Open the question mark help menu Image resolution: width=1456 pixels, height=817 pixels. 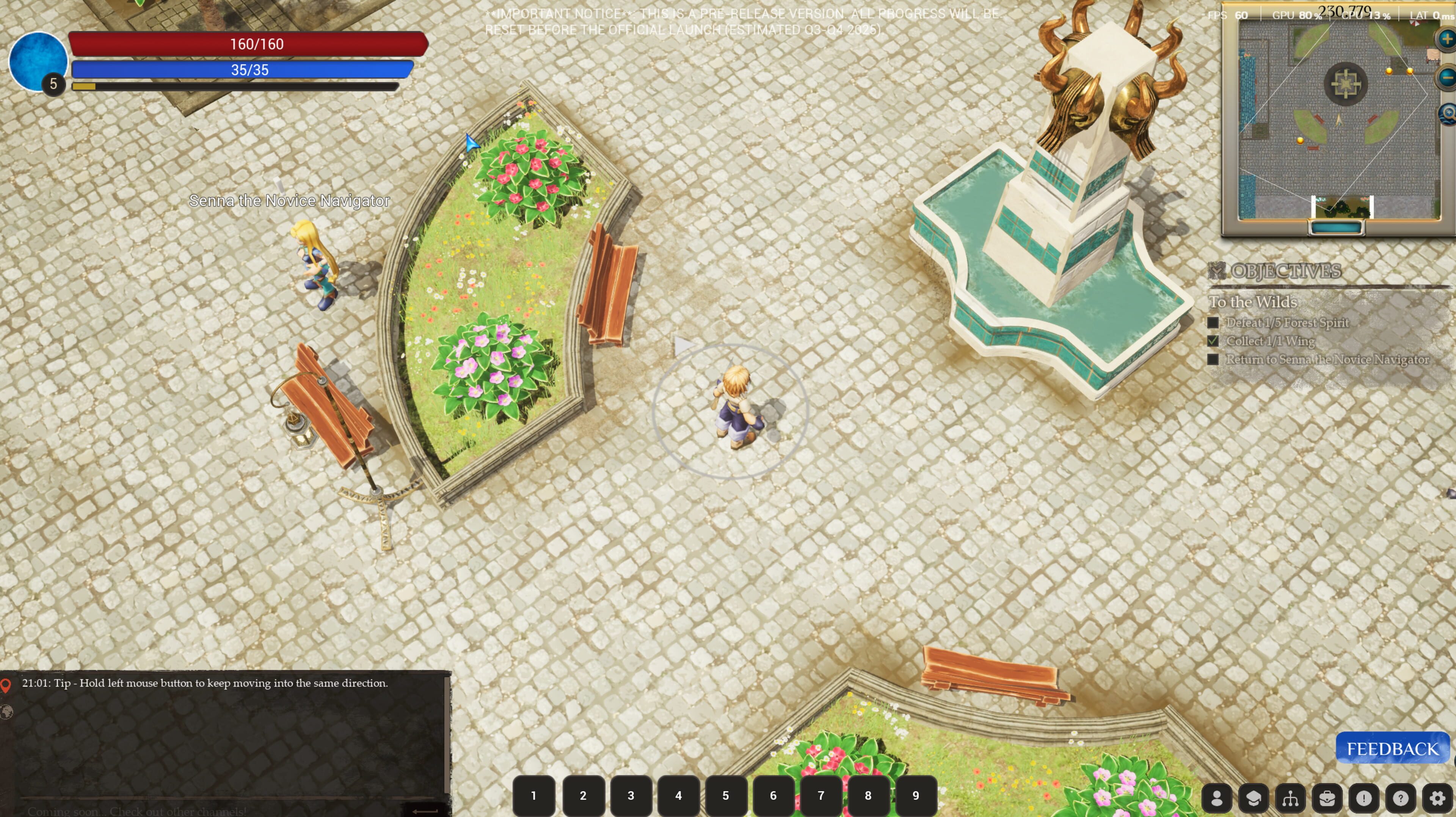(x=1400, y=798)
